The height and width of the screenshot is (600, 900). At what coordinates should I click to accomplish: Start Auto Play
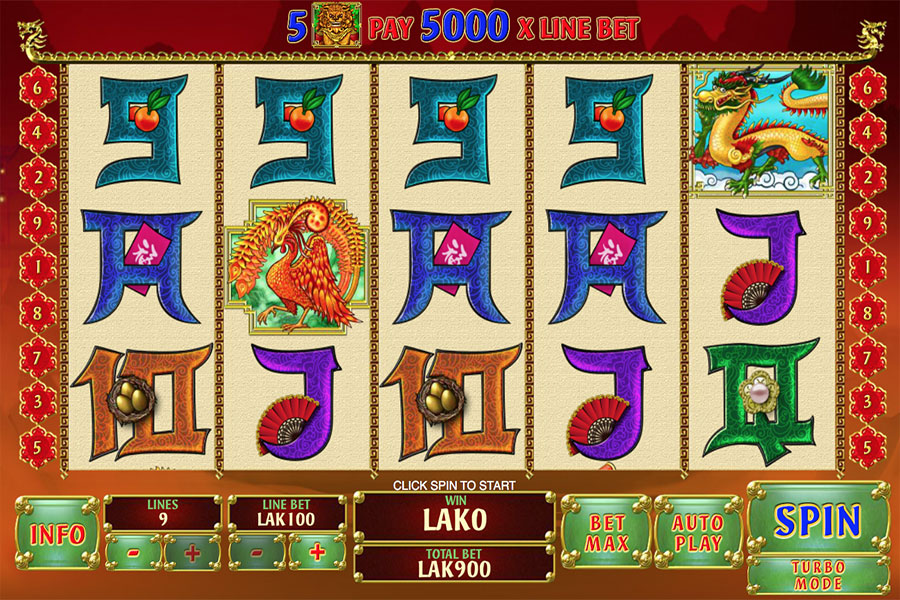pyautogui.click(x=698, y=532)
